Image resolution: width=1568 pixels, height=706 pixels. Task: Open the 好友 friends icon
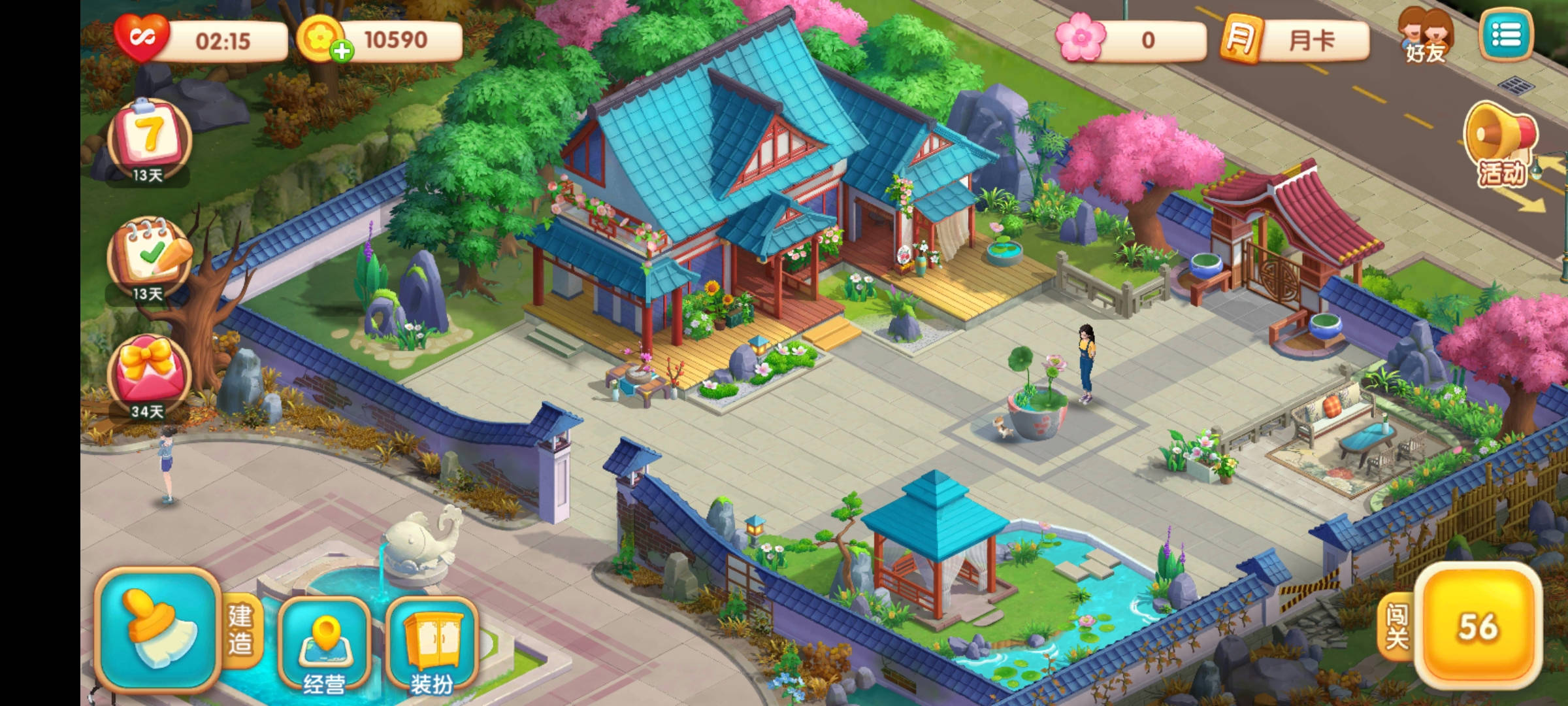pyautogui.click(x=1425, y=36)
